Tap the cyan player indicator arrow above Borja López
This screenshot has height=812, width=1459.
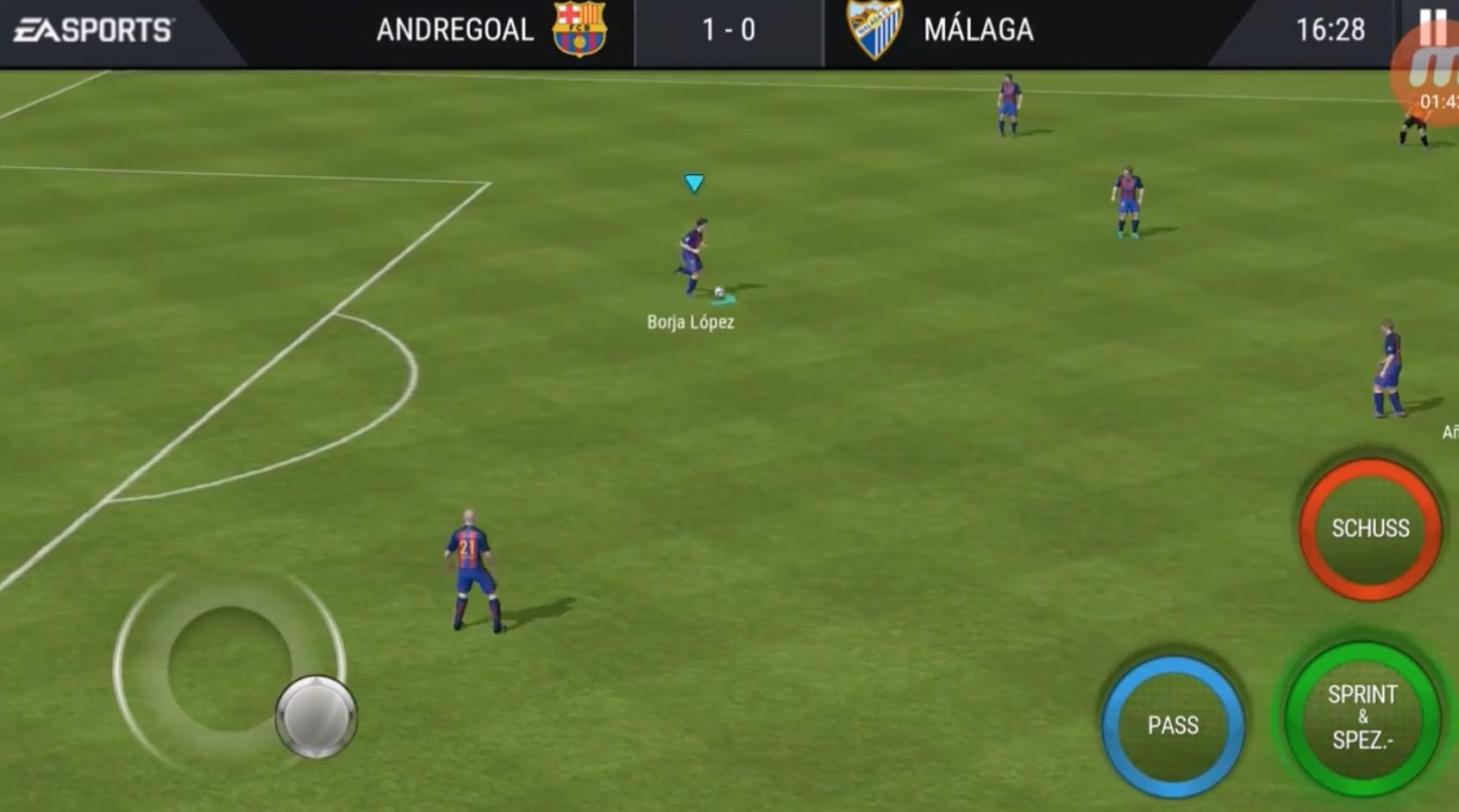point(692,183)
